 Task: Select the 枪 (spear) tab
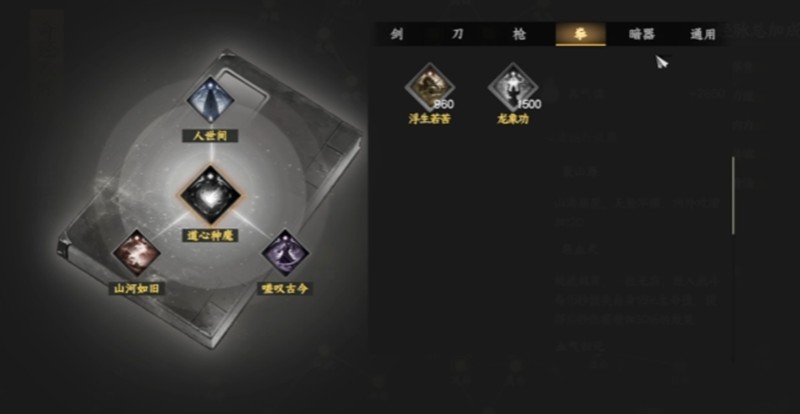coord(518,34)
